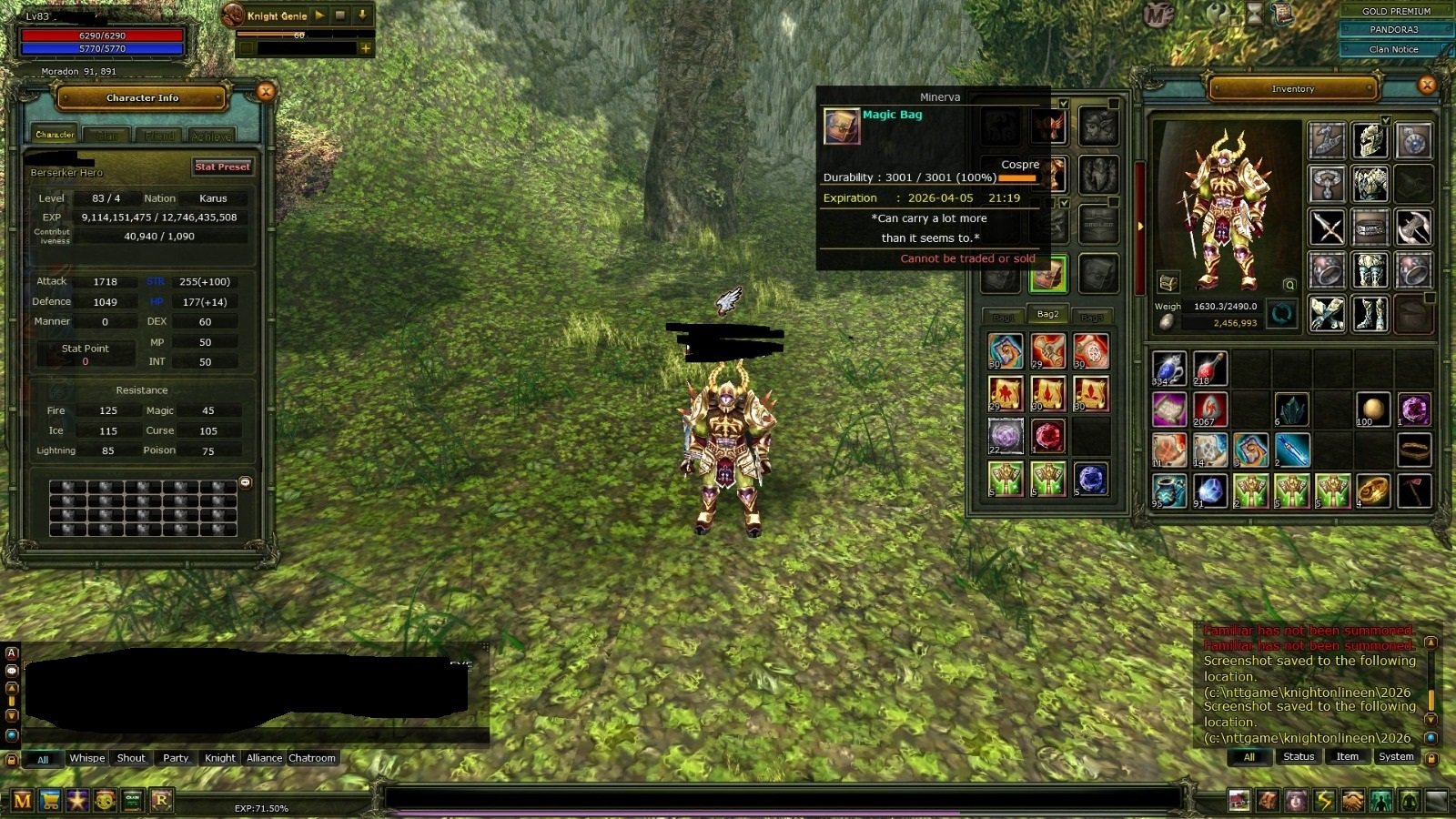Select the gold orb stack of 100
This screenshot has width=1456, height=819.
(1372, 409)
